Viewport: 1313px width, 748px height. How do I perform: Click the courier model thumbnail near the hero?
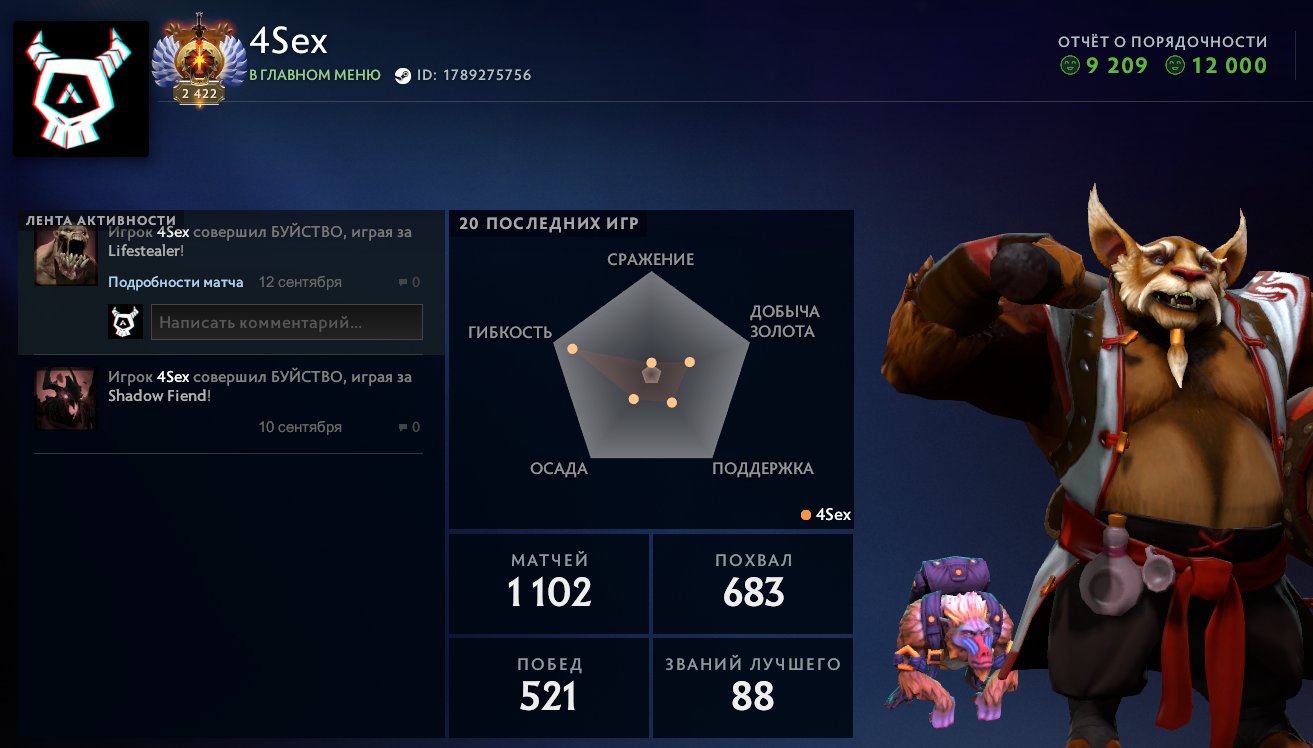950,640
